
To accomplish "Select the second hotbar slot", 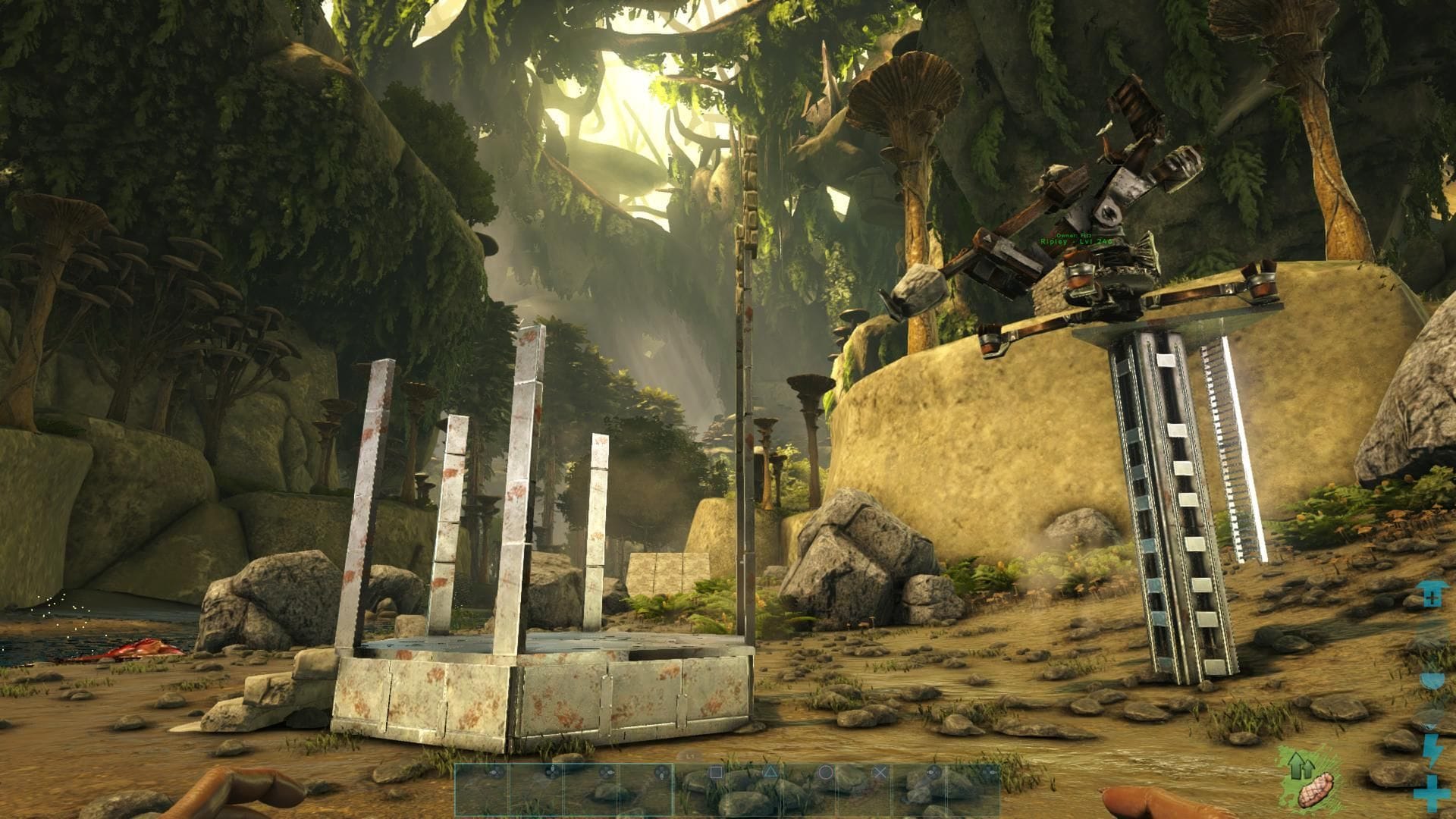I will [x=536, y=790].
